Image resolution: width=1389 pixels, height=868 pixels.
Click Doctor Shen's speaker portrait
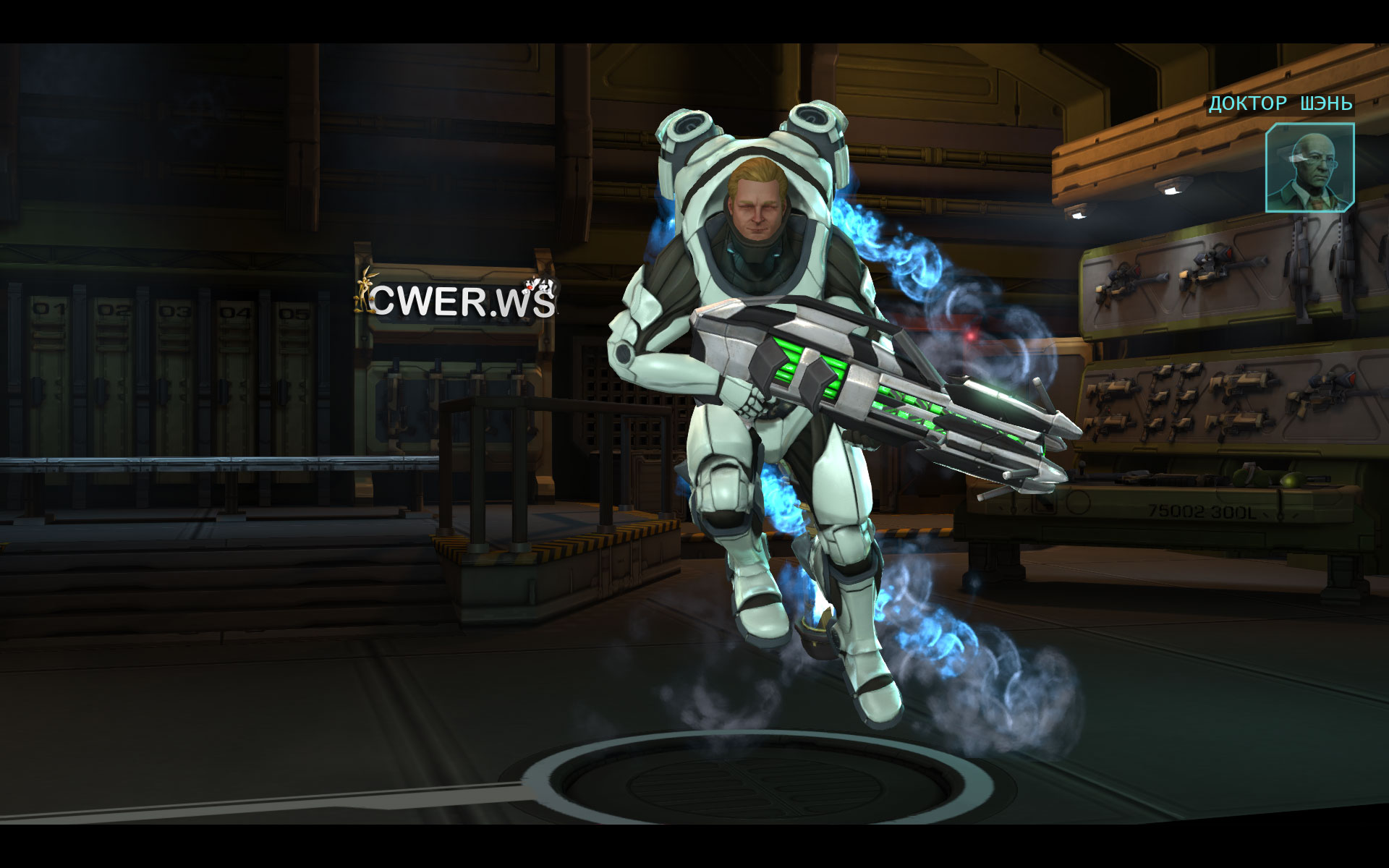coord(1309,168)
